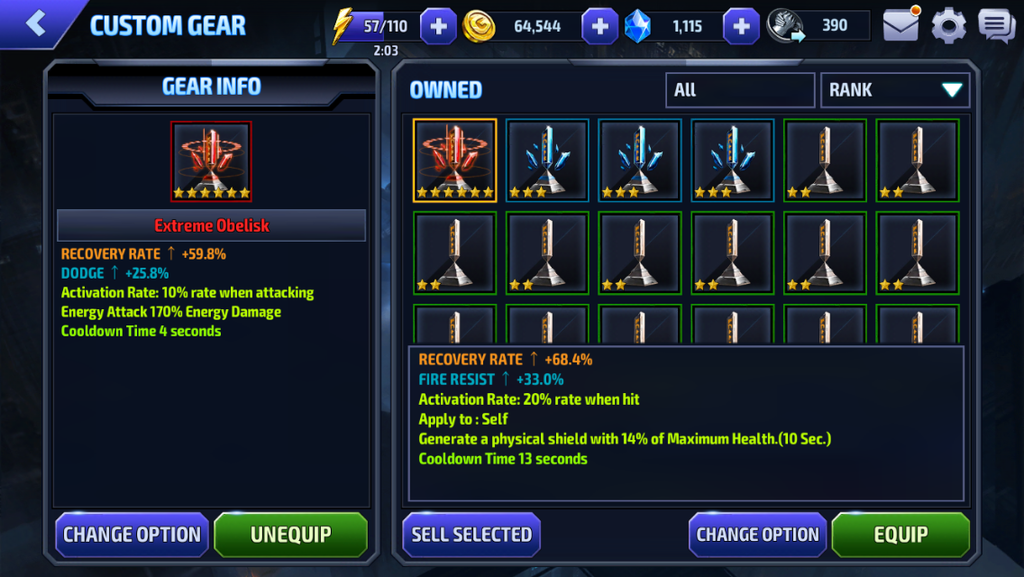The image size is (1024, 577).
Task: View the equipped Extreme Obelisk icon
Action: [211, 162]
